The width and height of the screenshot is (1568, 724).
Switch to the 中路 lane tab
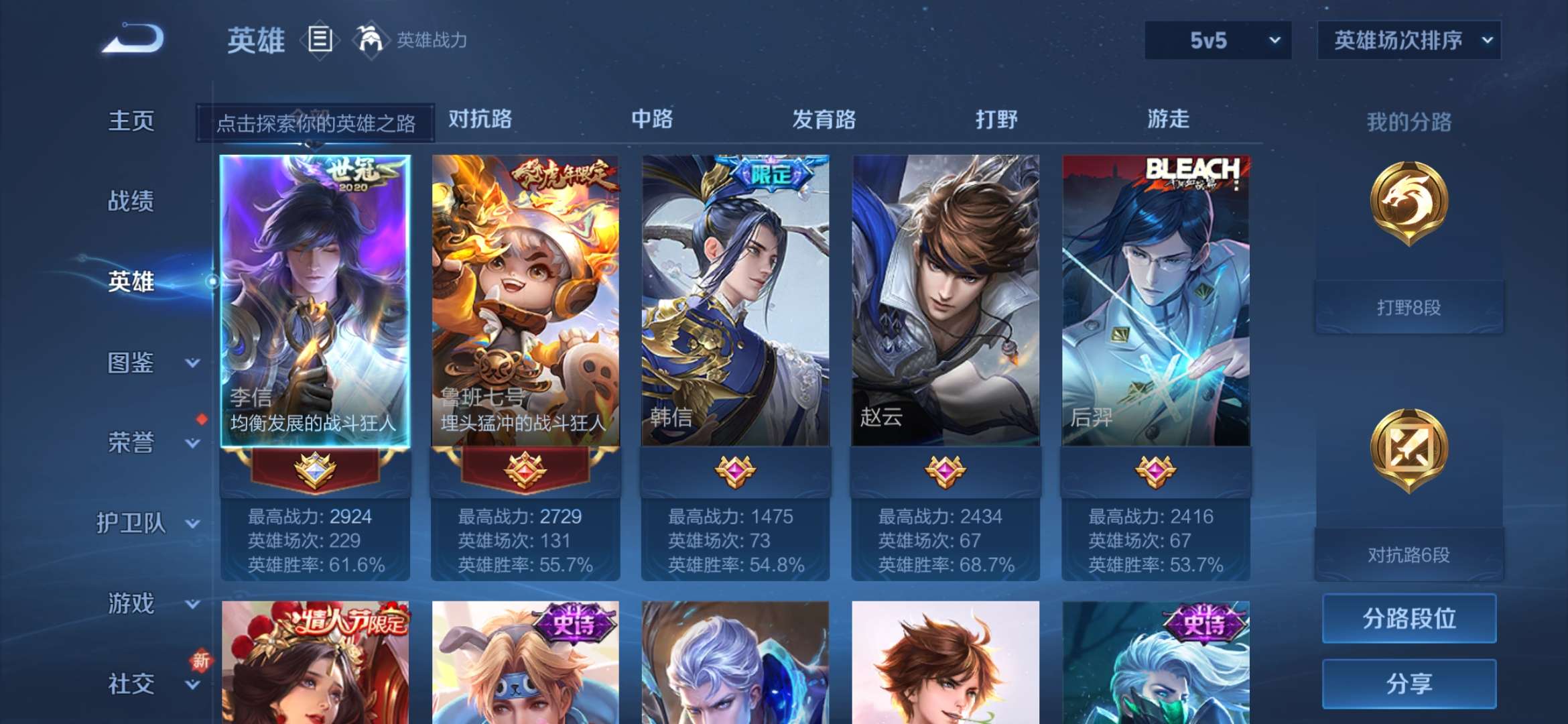[x=652, y=119]
